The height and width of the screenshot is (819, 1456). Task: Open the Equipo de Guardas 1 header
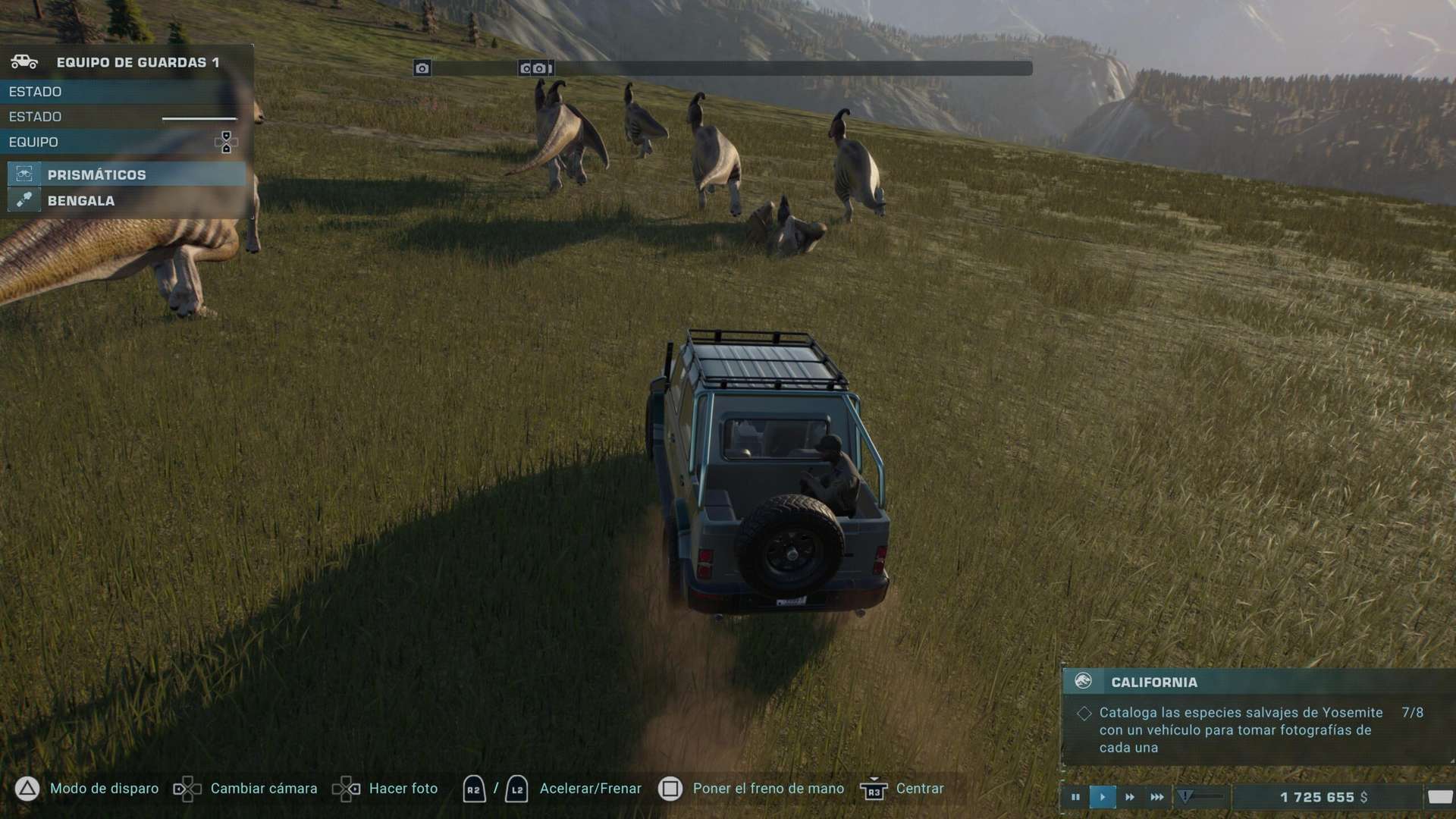pyautogui.click(x=136, y=62)
